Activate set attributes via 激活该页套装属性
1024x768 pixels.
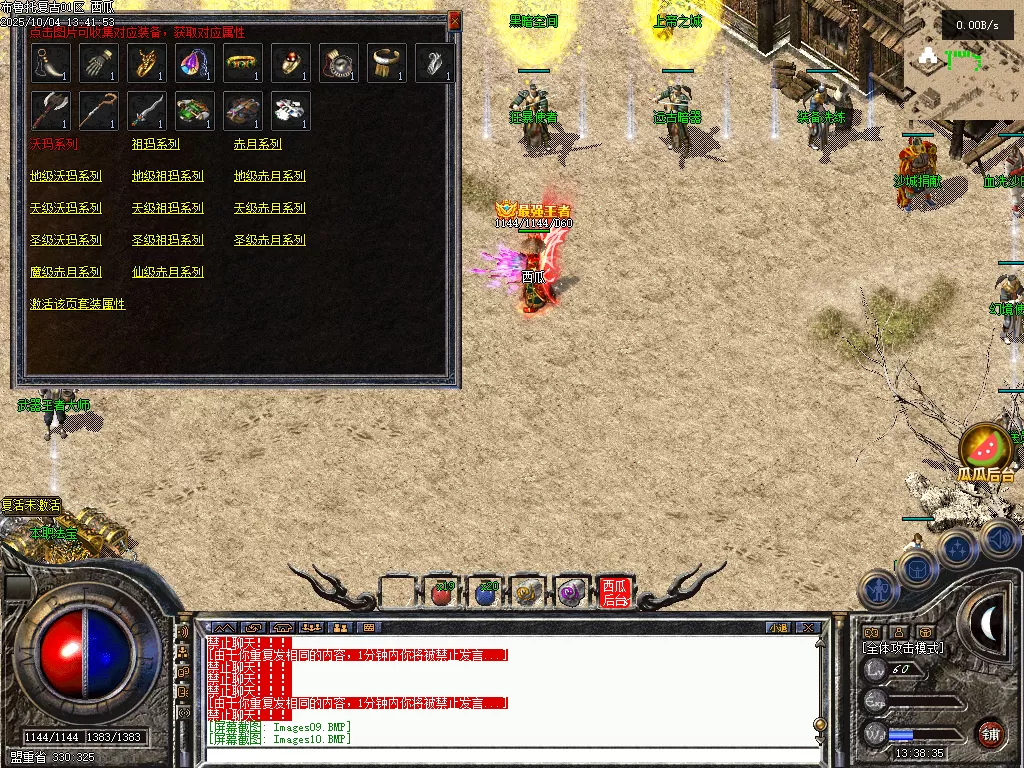click(78, 304)
